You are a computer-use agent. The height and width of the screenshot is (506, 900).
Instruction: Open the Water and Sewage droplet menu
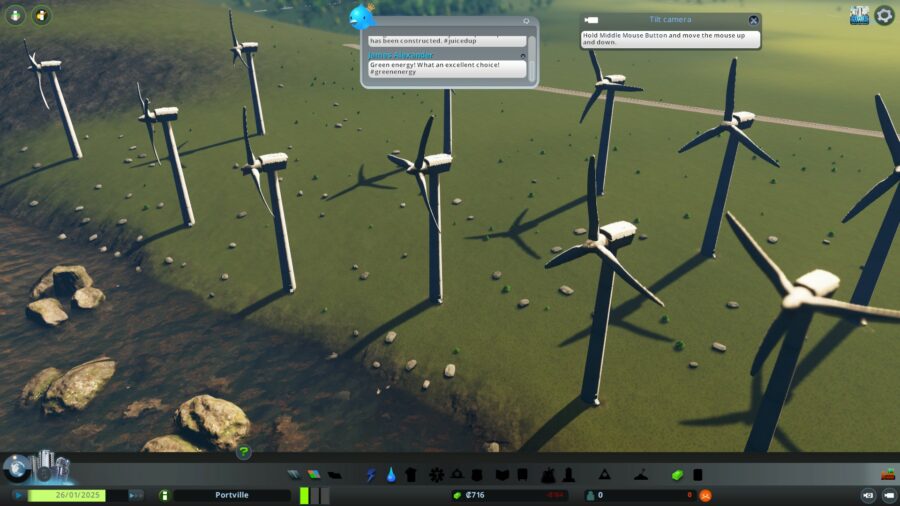390,474
